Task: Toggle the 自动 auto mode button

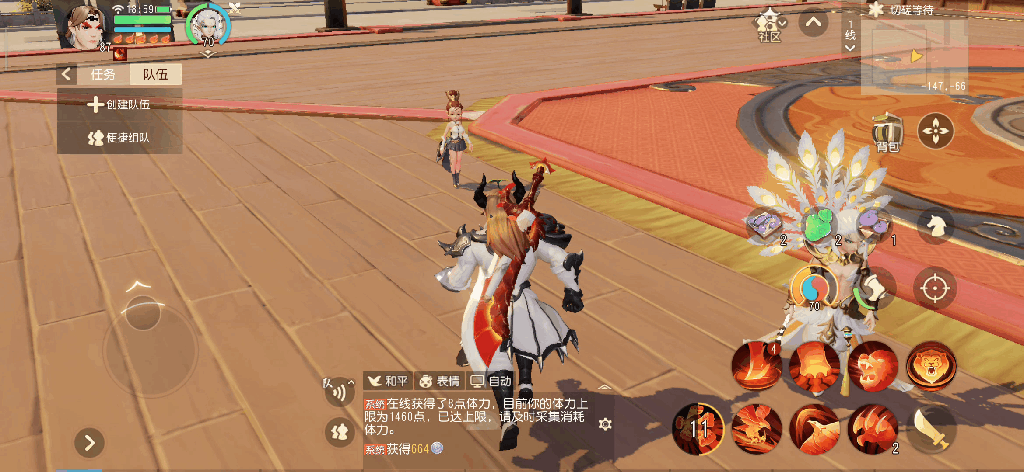Action: (491, 381)
